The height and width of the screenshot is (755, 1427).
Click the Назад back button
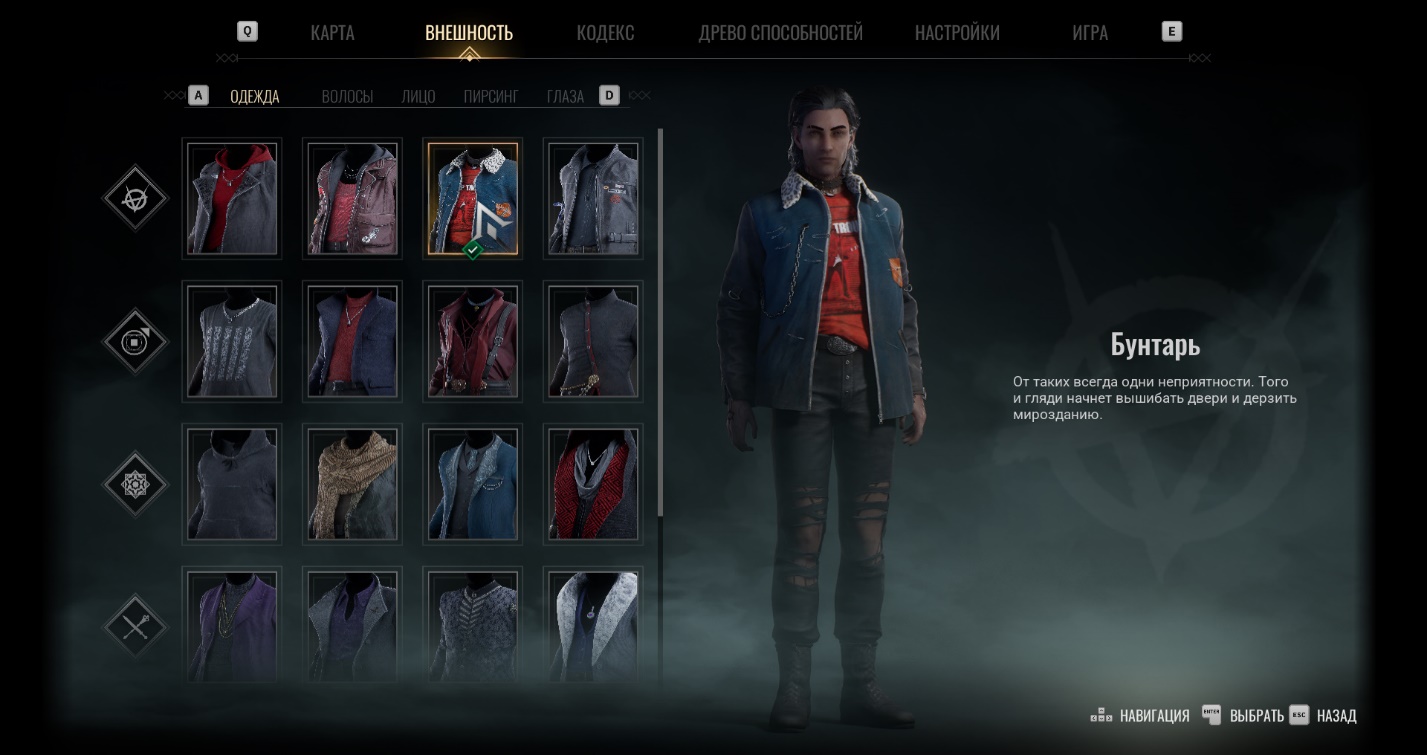pyautogui.click(x=1336, y=716)
